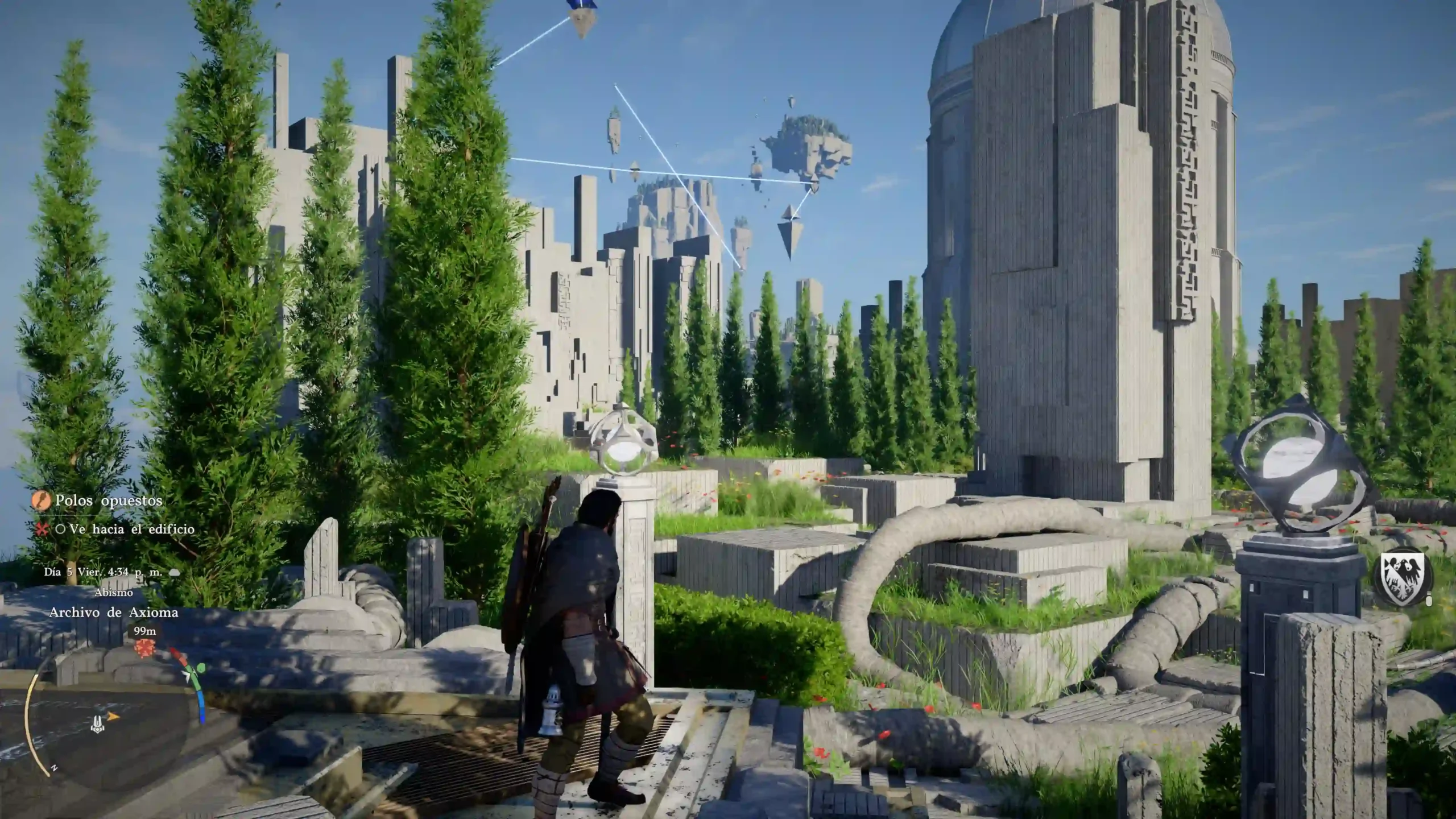Select the green hexagon marker on the minimap
The image size is (1456, 819).
click(x=201, y=669)
